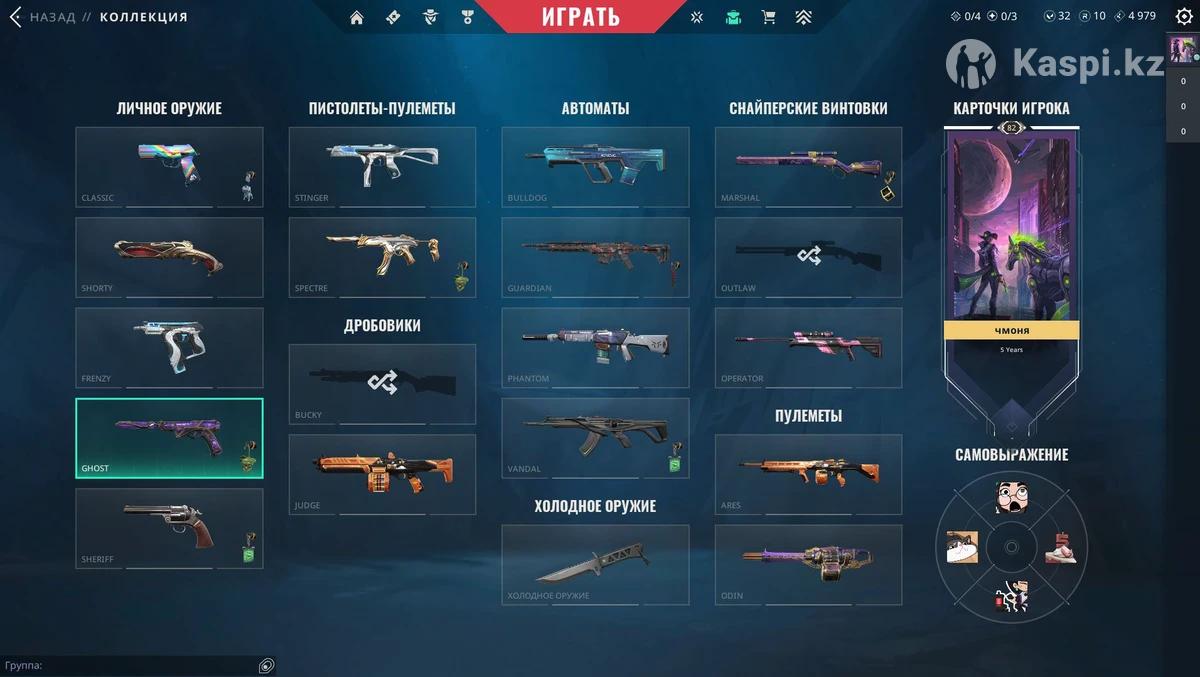Choose the Vandal rifle slot
Screen dimensions: 1200x677
[x=595, y=438]
